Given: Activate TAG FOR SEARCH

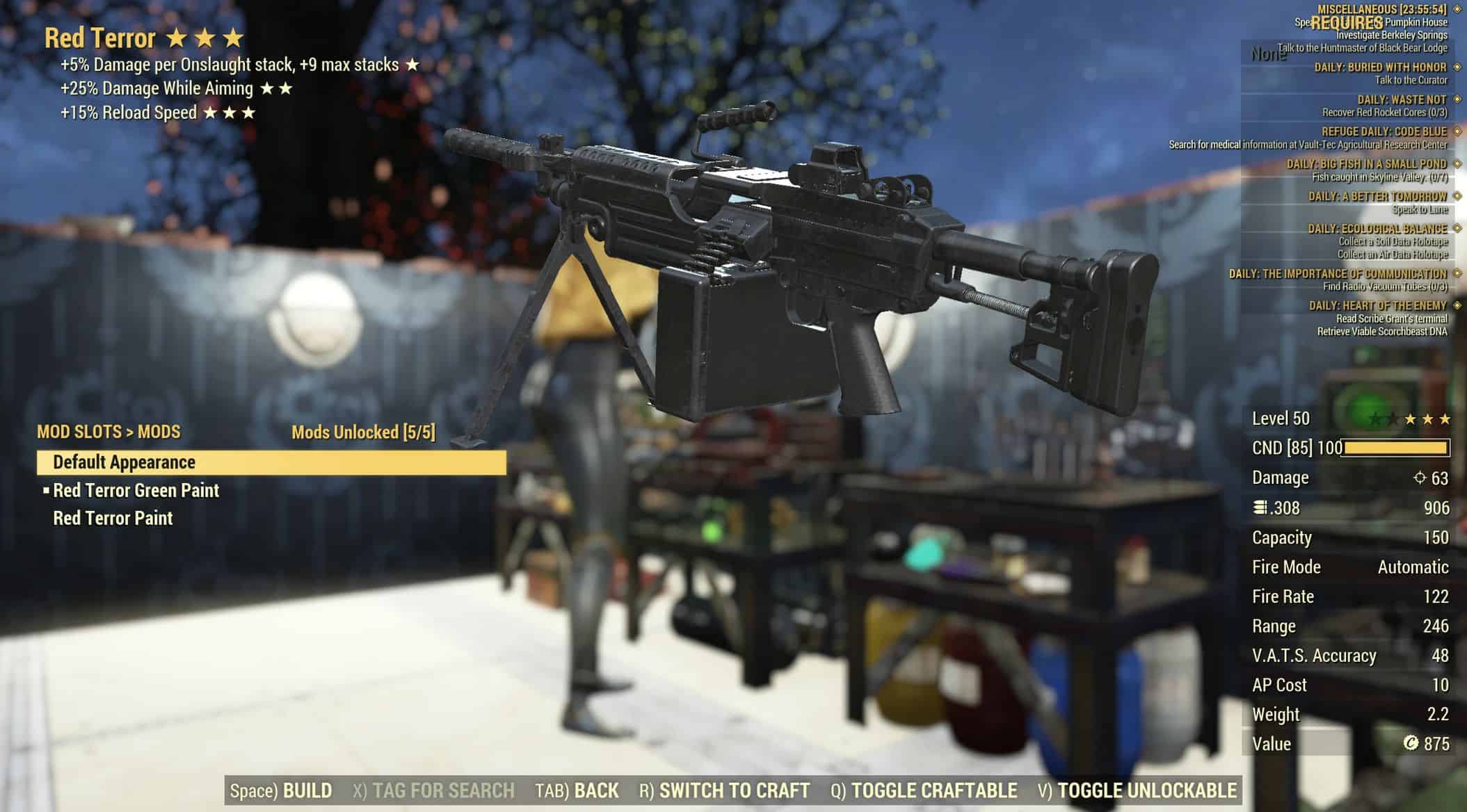Looking at the screenshot, I should pyautogui.click(x=433, y=790).
